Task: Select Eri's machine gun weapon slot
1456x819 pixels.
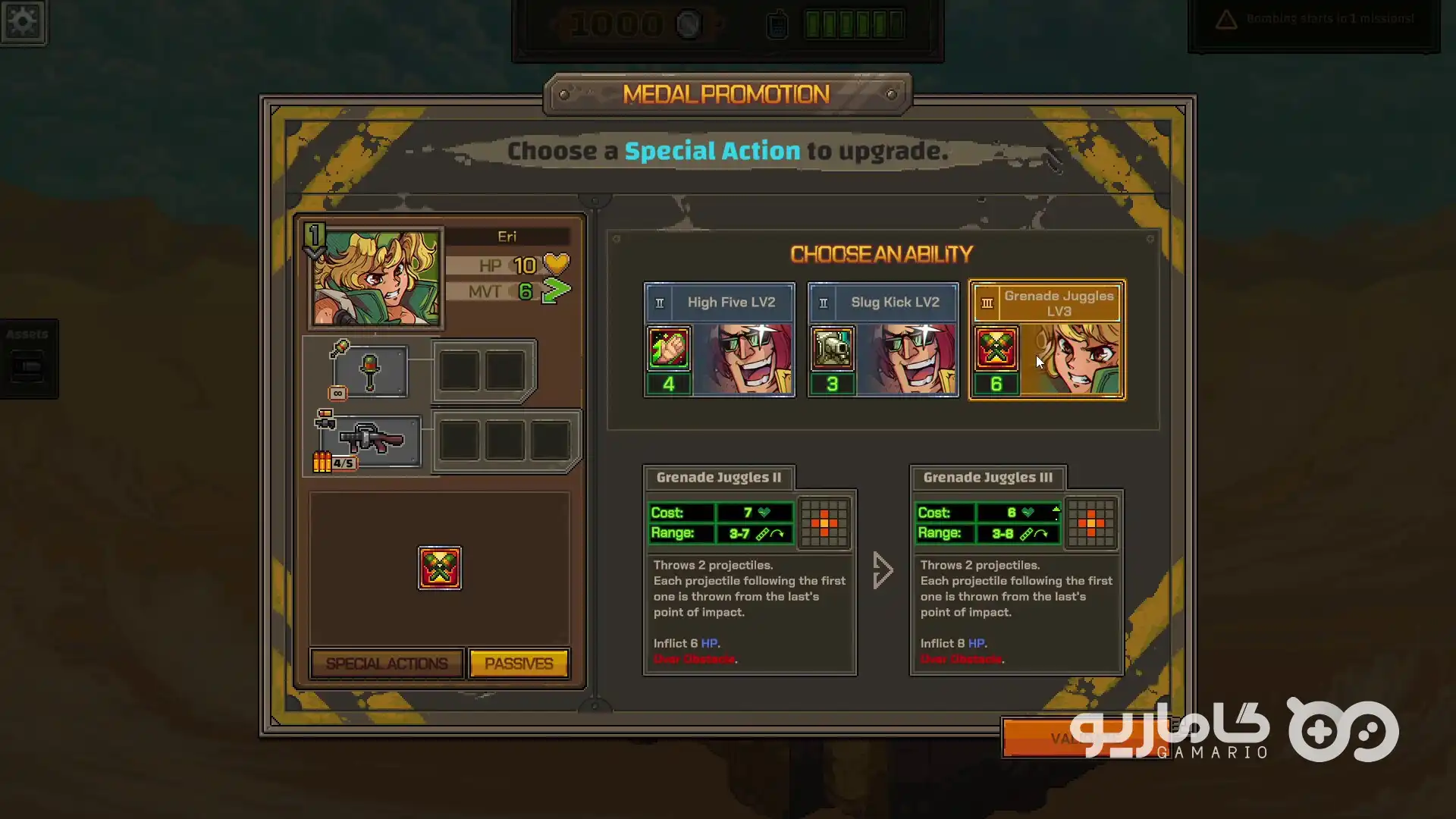Action: coord(372,440)
